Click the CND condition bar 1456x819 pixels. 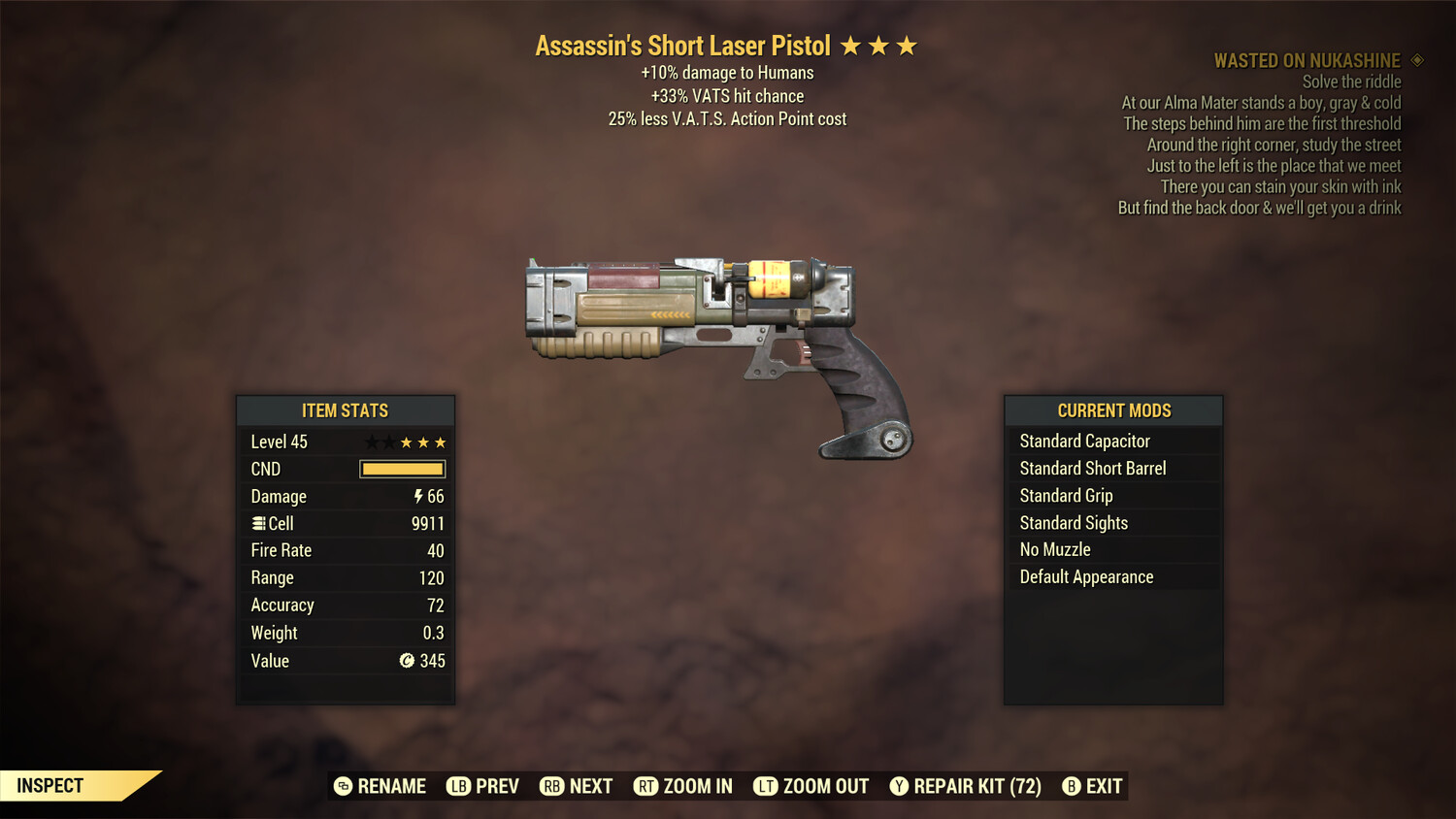click(x=402, y=469)
